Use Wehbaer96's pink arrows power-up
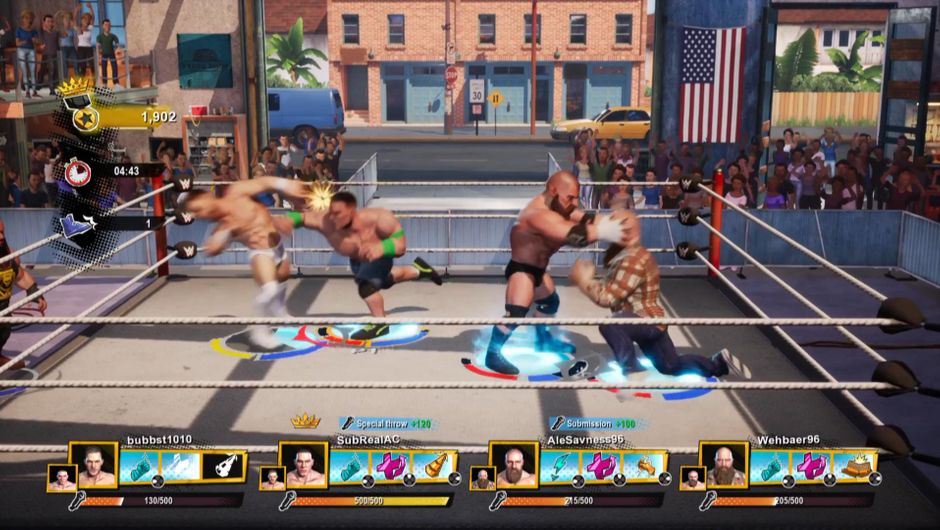940x530 pixels. [812, 466]
